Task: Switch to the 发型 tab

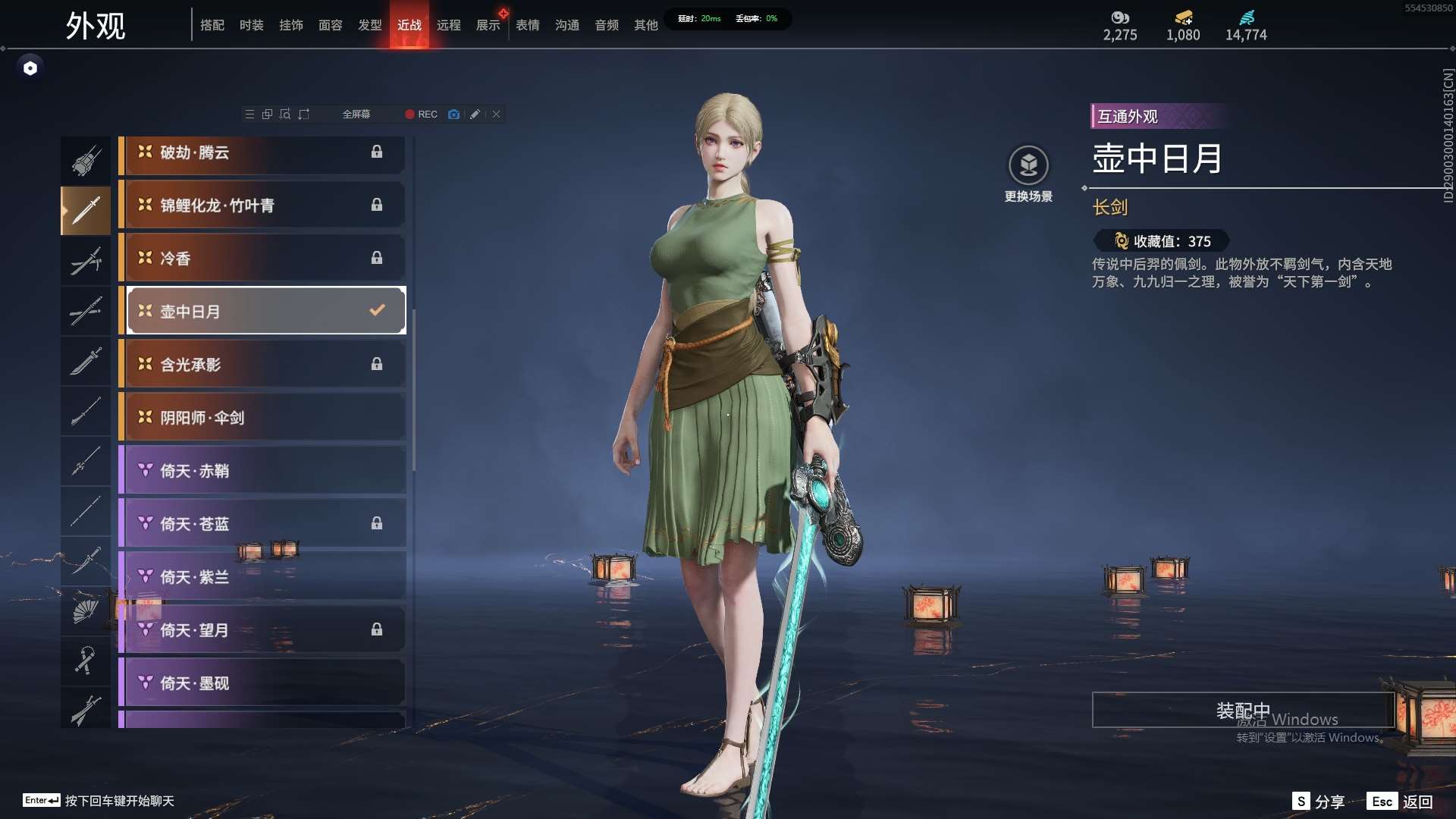Action: 369,25
